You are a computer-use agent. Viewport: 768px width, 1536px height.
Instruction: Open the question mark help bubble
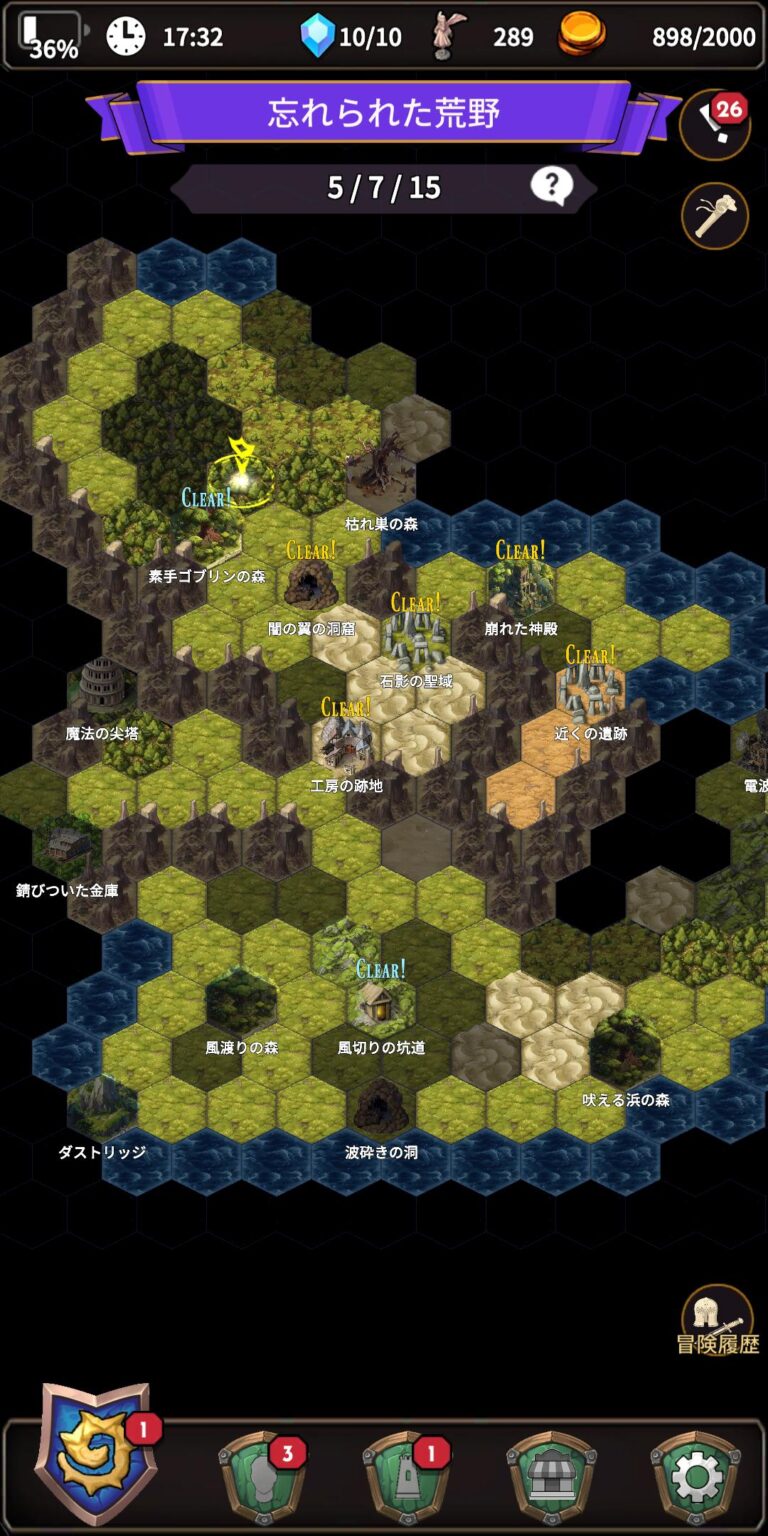(551, 186)
